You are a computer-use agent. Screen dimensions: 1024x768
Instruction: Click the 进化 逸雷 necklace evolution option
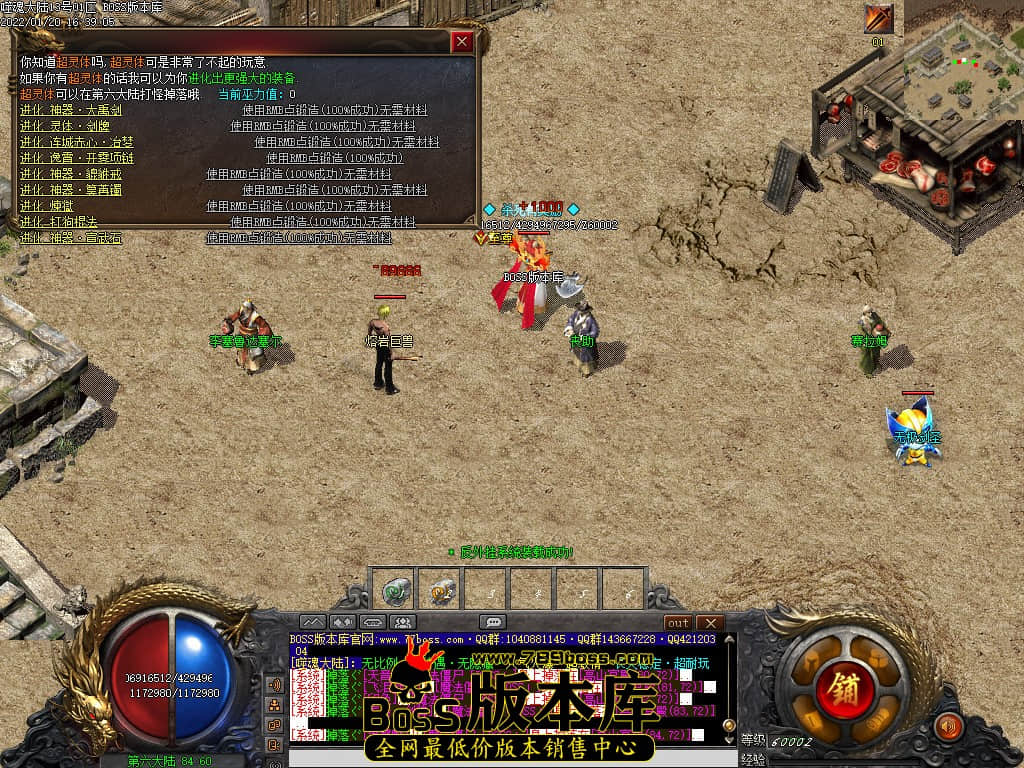pyautogui.click(x=76, y=158)
